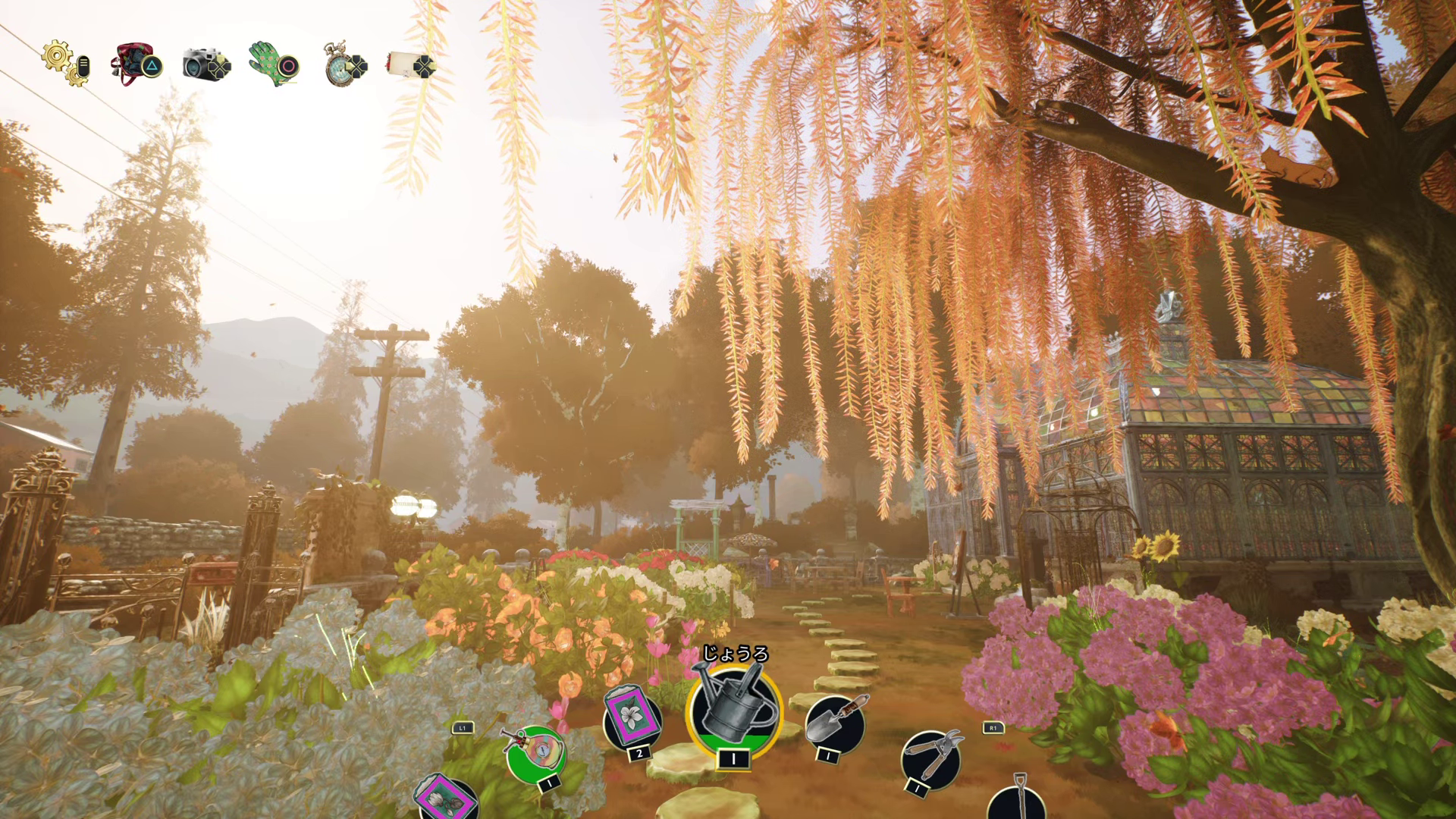This screenshot has height=819, width=1456.
Task: Select the watering can tool slot
Action: point(733,712)
